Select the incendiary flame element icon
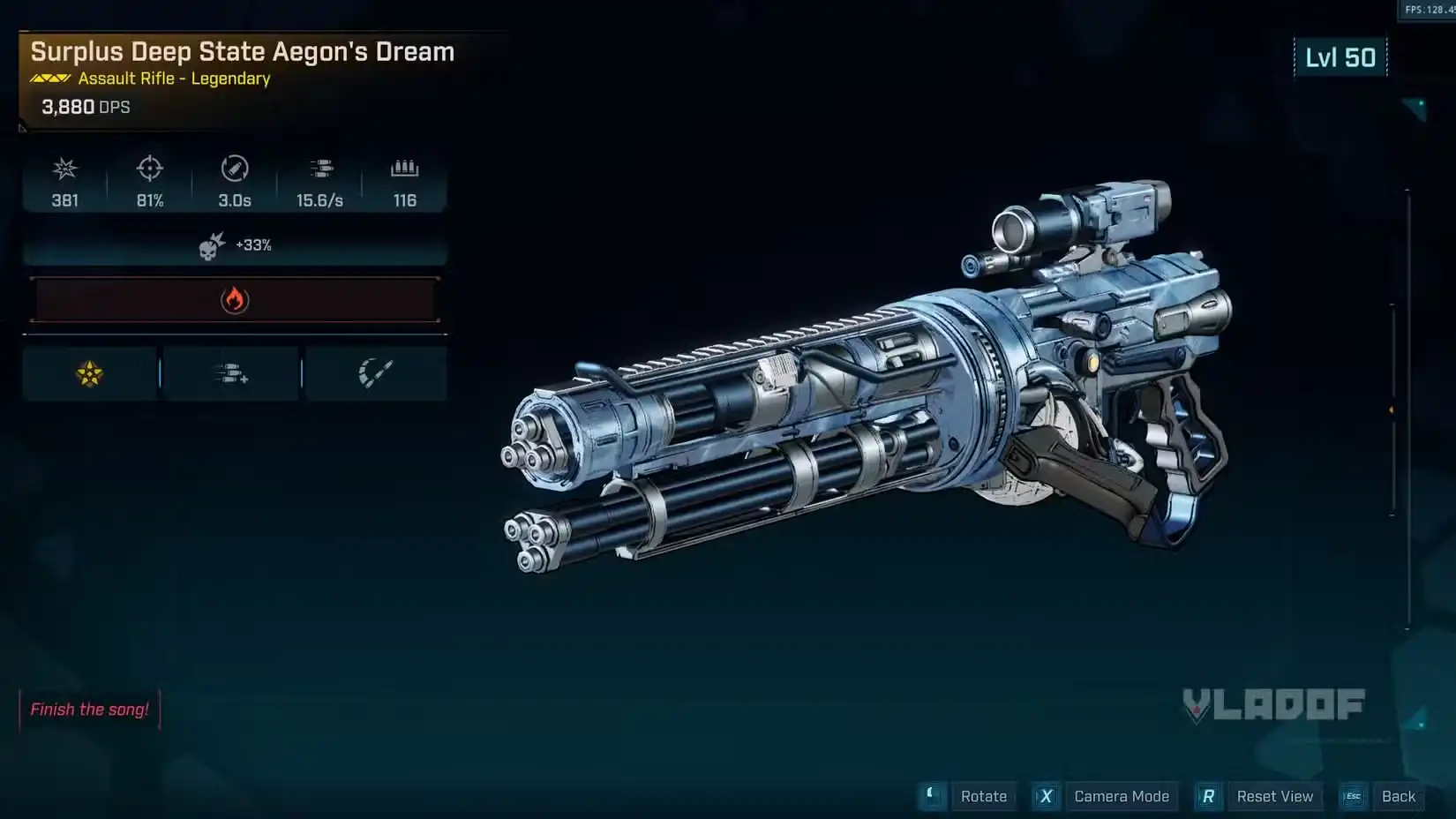 [234, 299]
